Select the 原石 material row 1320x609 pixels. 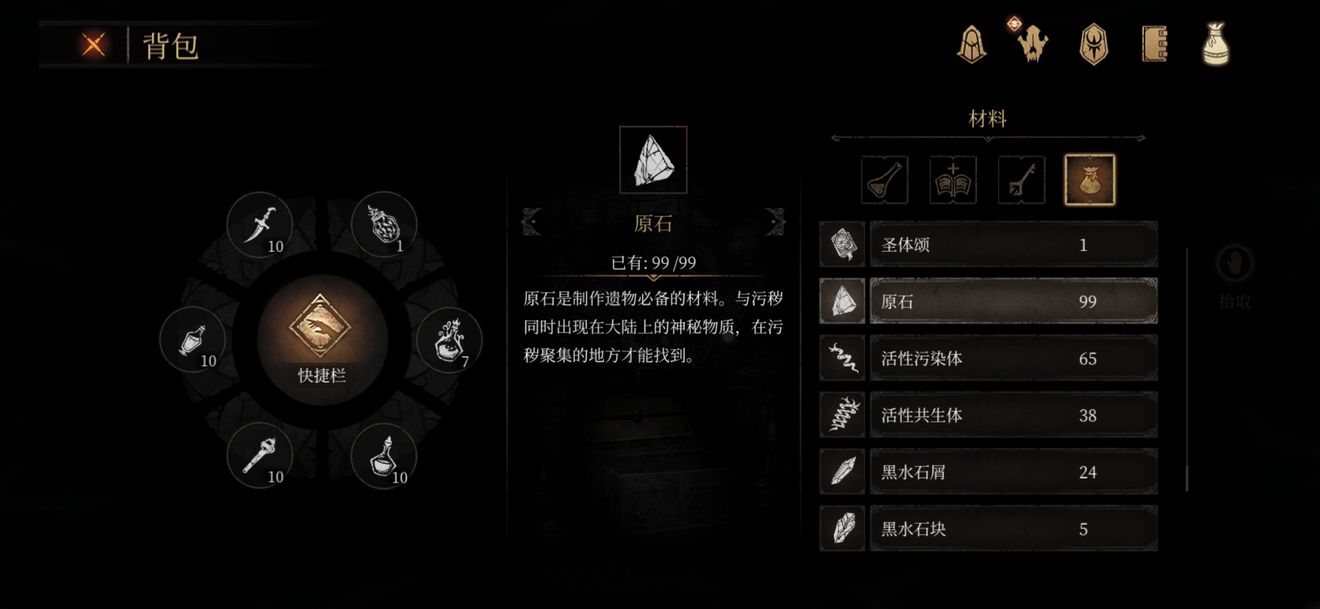click(x=1012, y=301)
